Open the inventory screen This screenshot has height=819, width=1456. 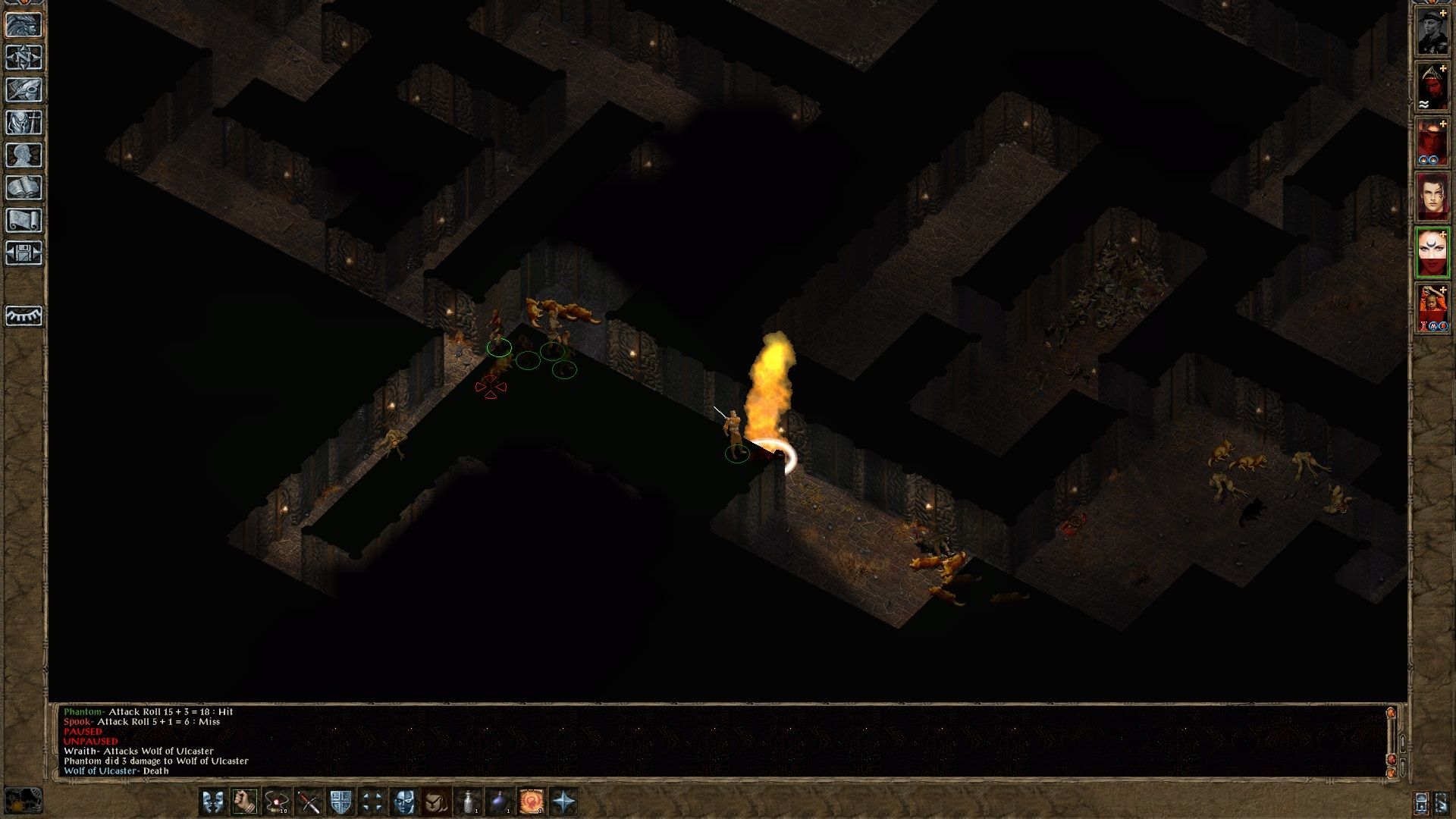pyautogui.click(x=24, y=122)
